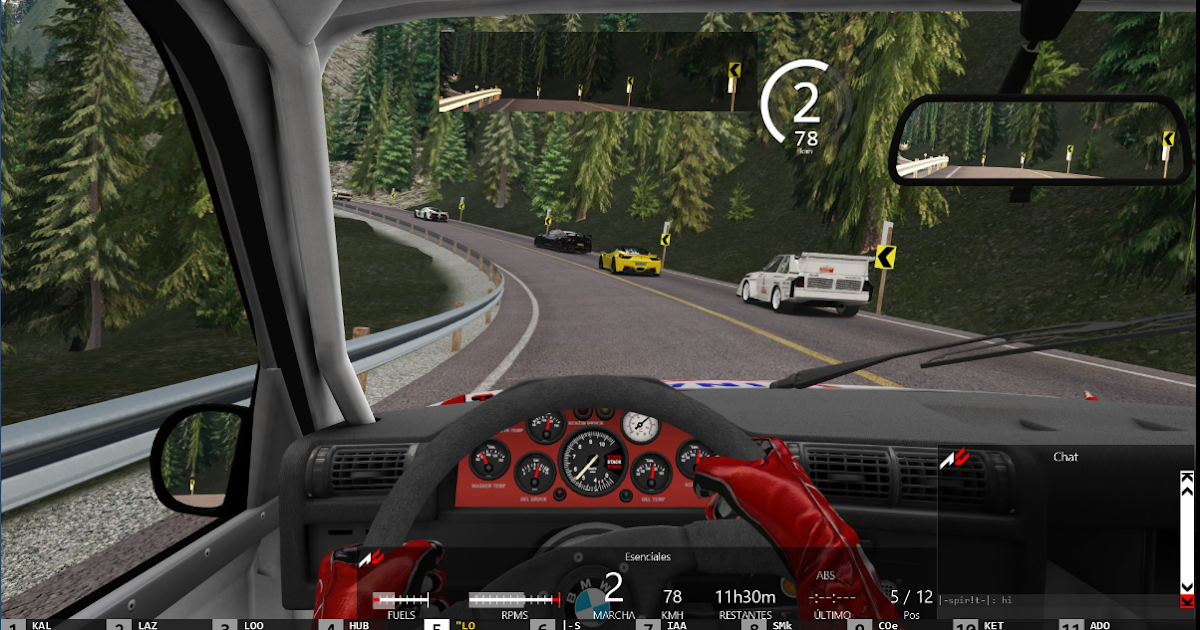Click the virtual rear-view mirror overlay
Viewport: 1200px width, 630px height.
tap(597, 72)
